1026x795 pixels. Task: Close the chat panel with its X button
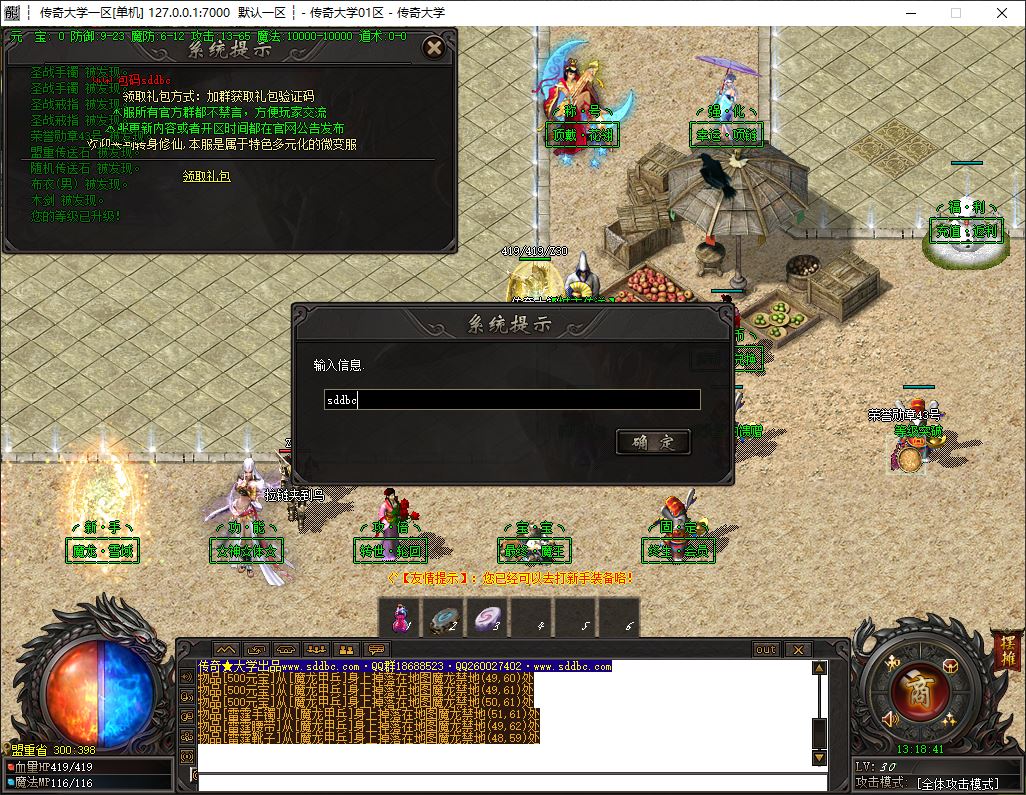coord(797,650)
